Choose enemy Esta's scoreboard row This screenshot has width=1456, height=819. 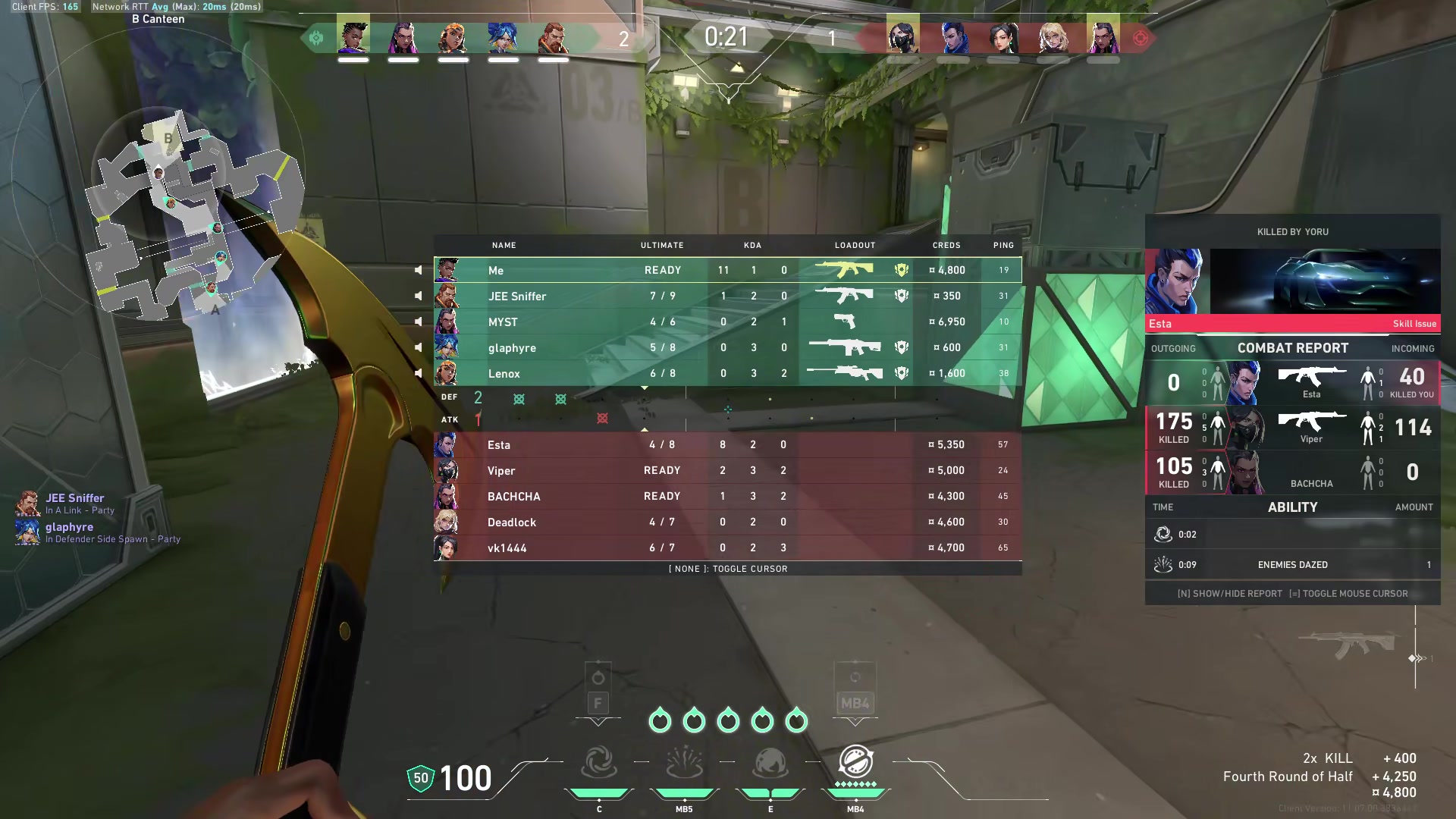pyautogui.click(x=726, y=445)
